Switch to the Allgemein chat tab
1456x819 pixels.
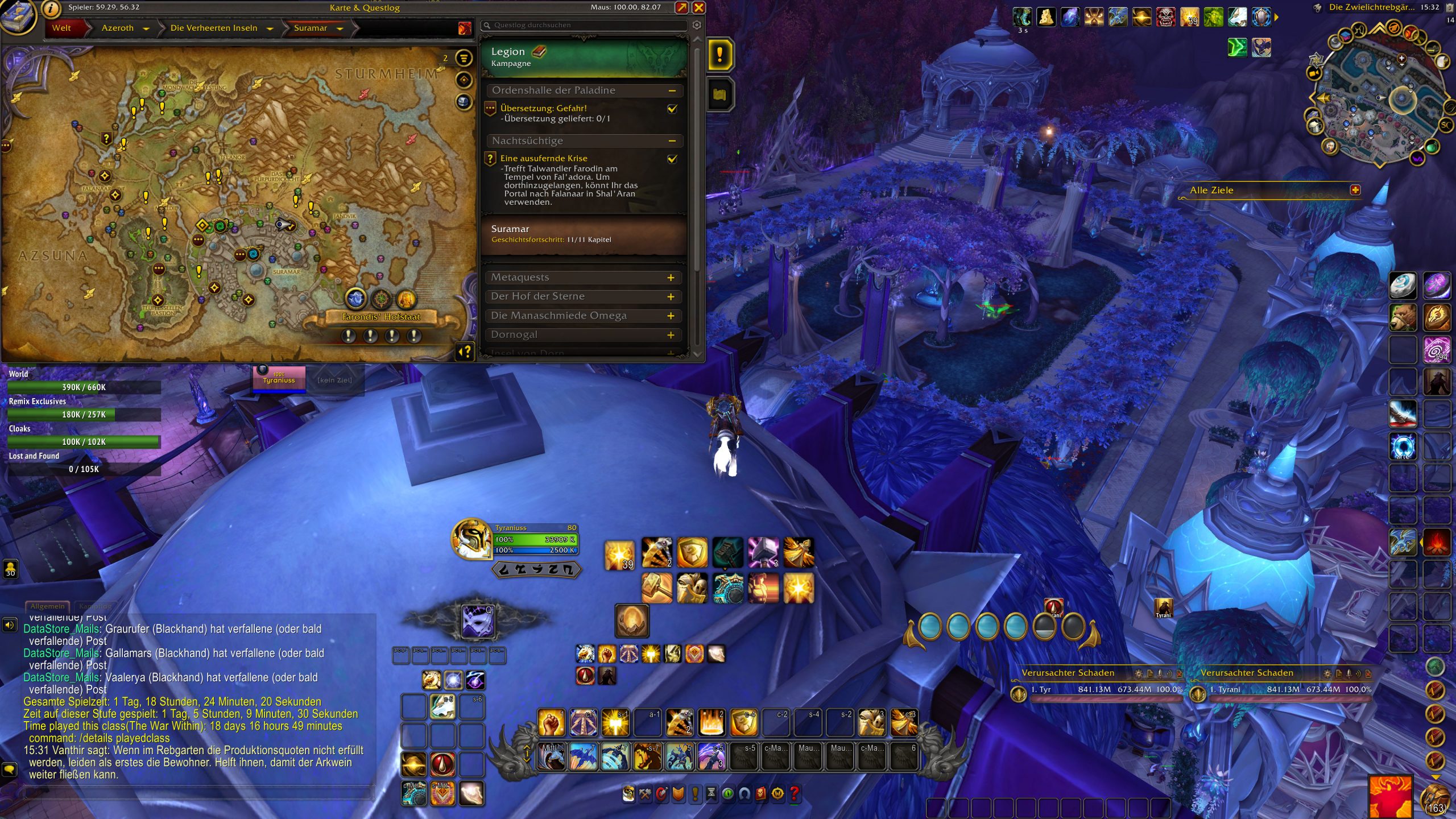point(47,606)
